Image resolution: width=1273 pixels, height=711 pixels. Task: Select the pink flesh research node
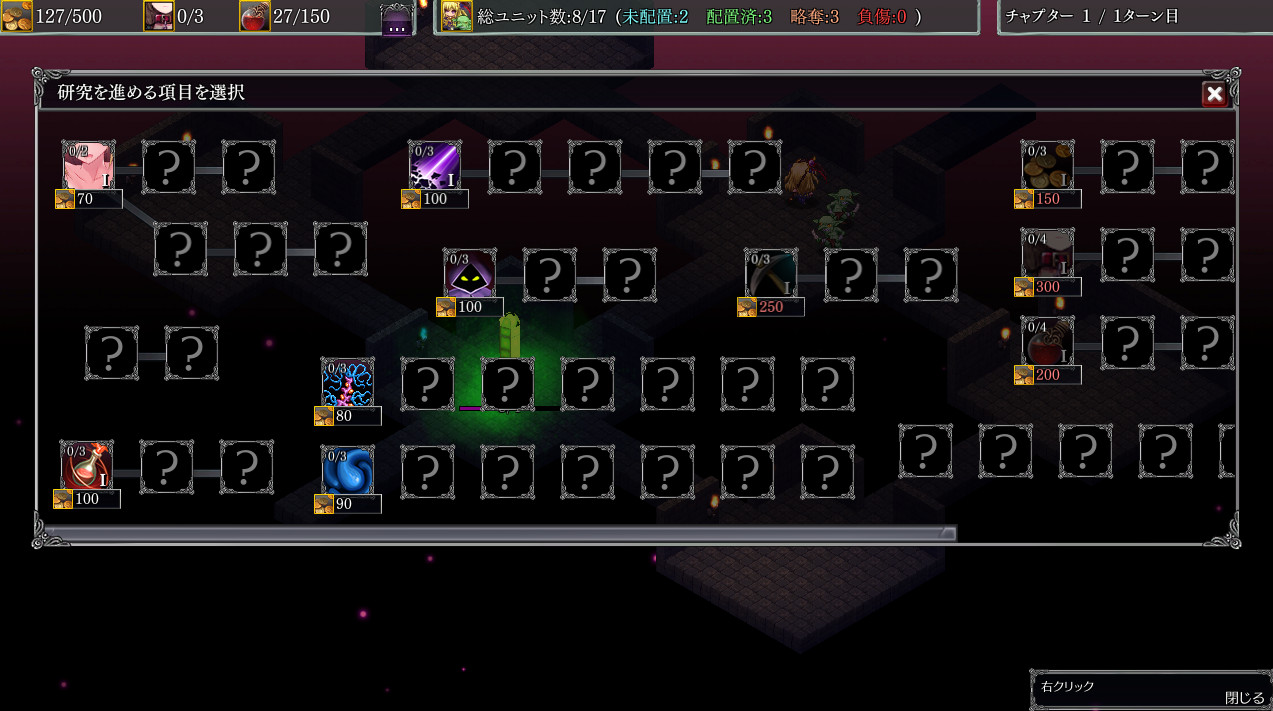[x=88, y=166]
